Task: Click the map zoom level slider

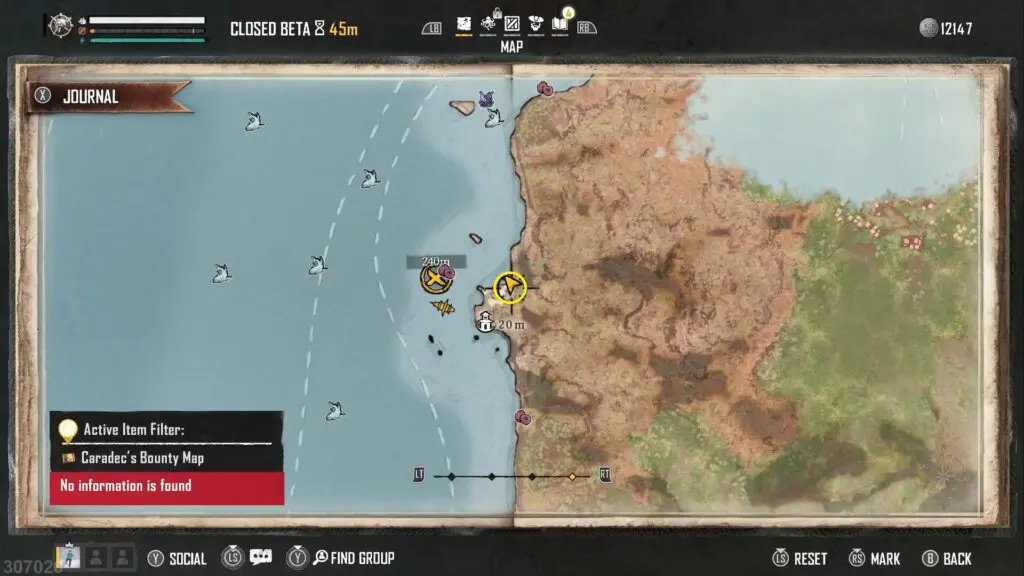Action: tap(512, 477)
